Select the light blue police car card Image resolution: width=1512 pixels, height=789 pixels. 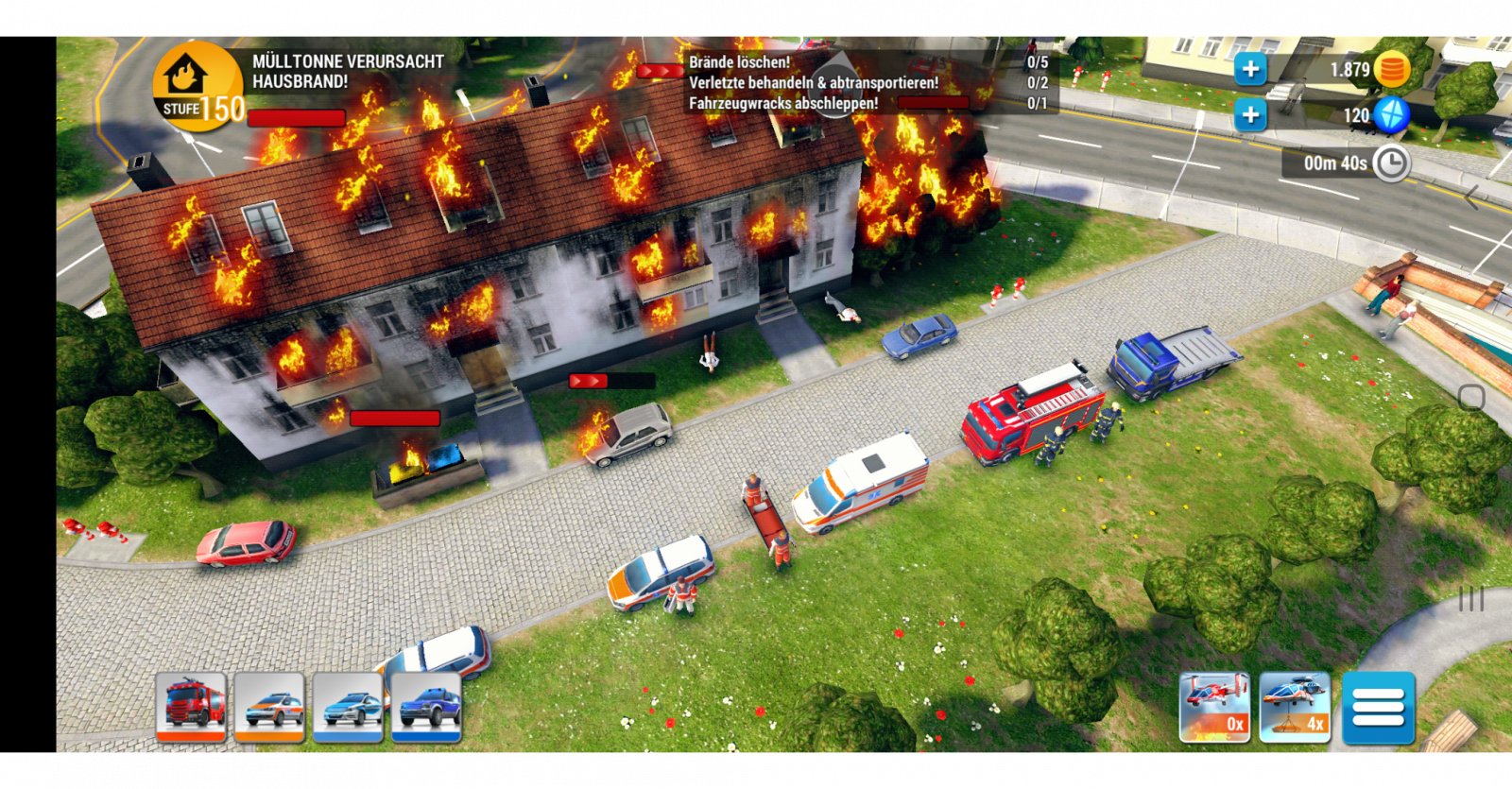(x=348, y=707)
